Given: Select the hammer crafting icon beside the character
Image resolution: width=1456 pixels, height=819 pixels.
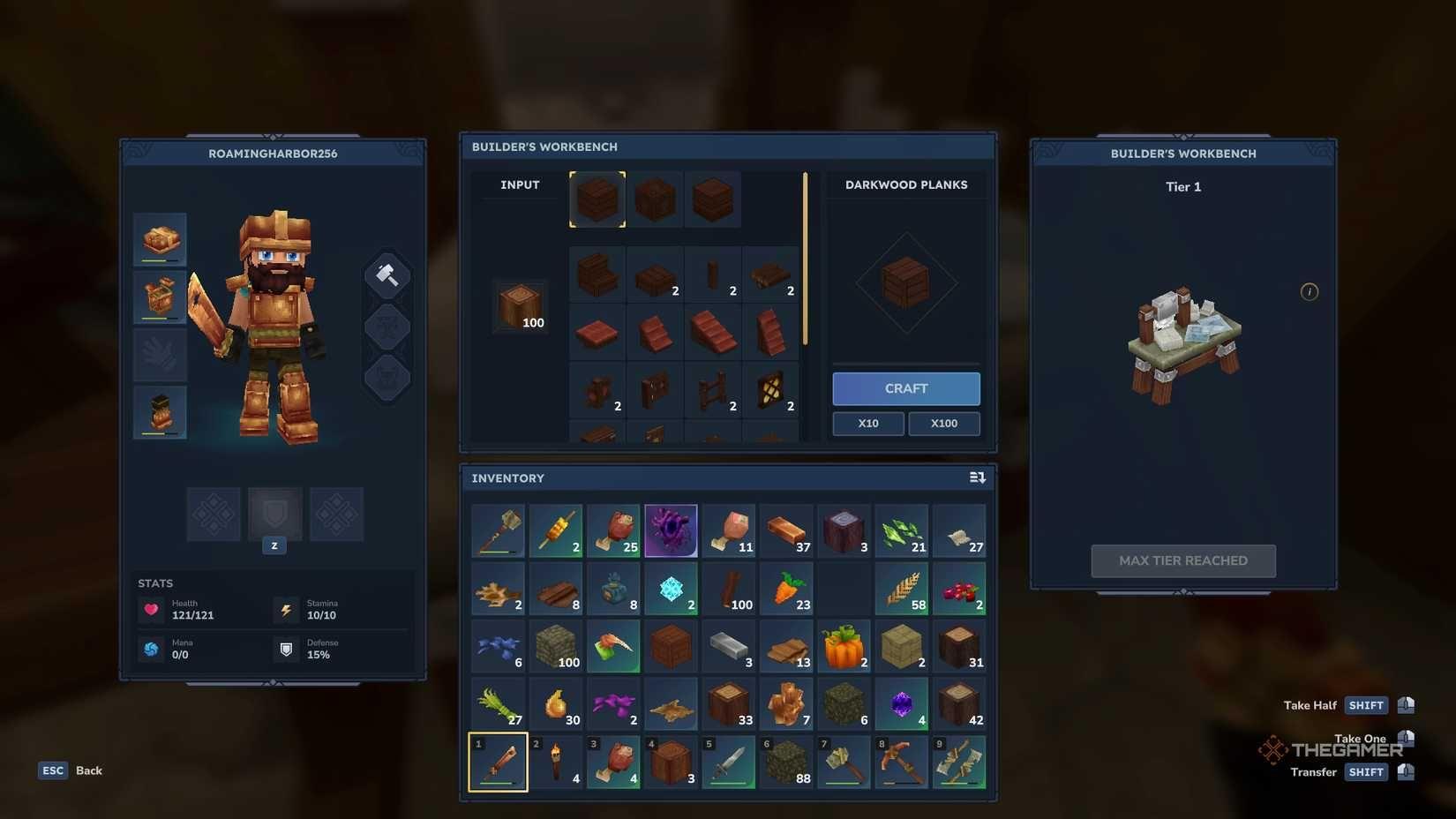Looking at the screenshot, I should click(x=387, y=274).
